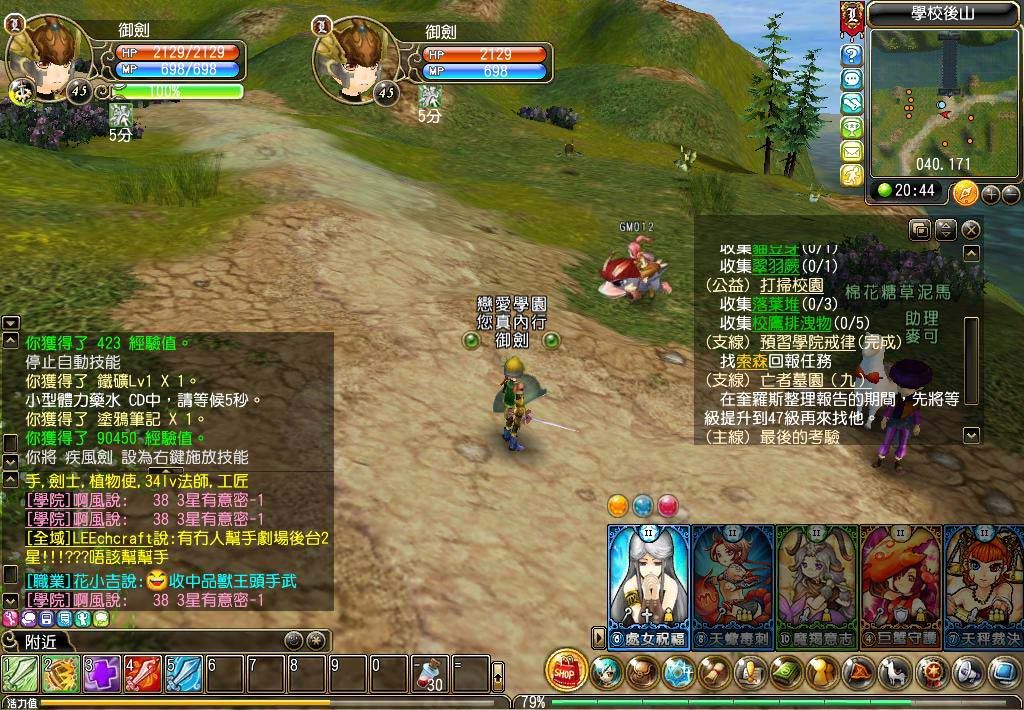
Task: Zoom out the minimap with the minus button
Action: click(x=1010, y=194)
